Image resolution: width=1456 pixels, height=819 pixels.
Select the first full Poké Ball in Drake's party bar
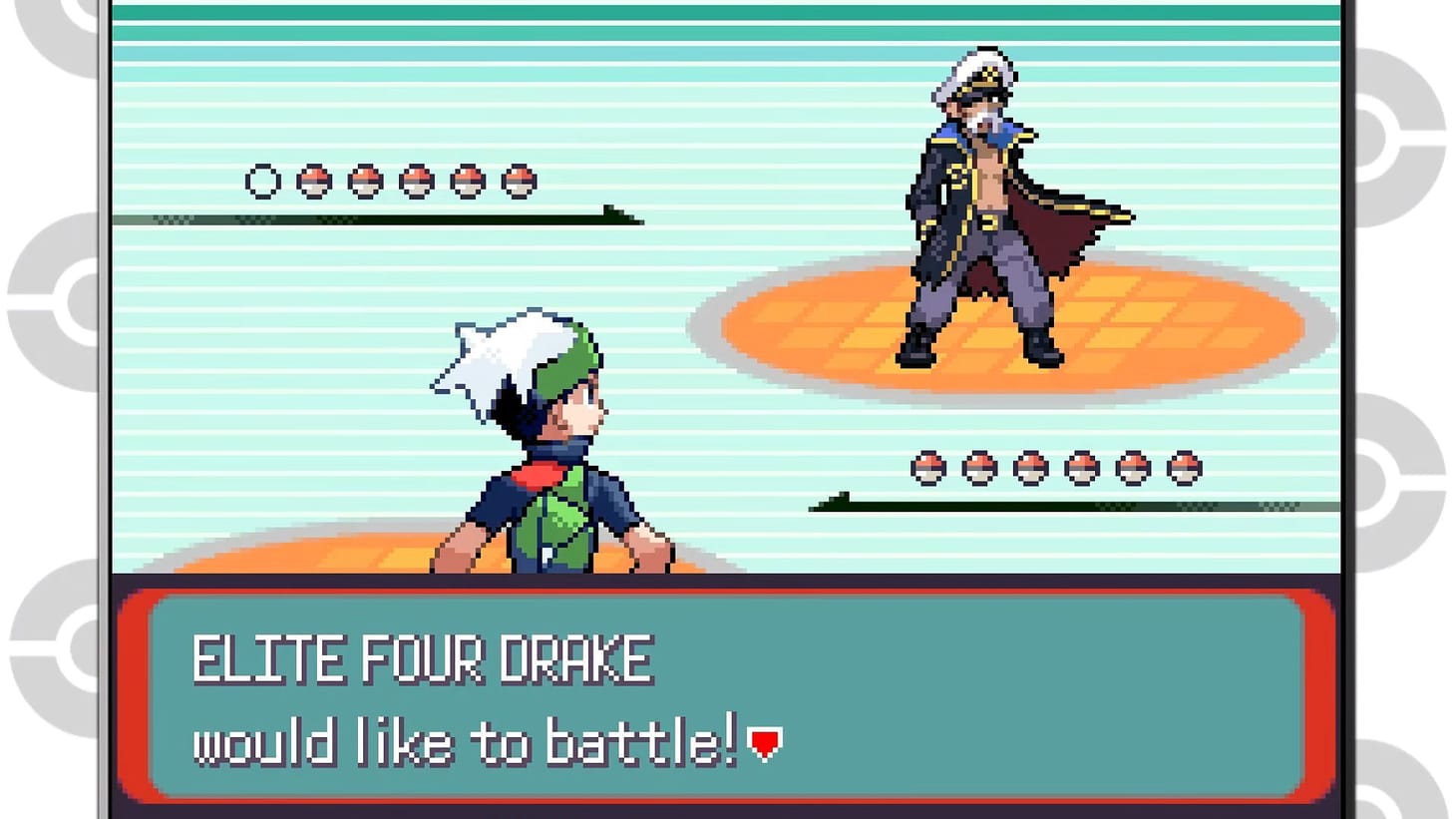[x=314, y=182]
